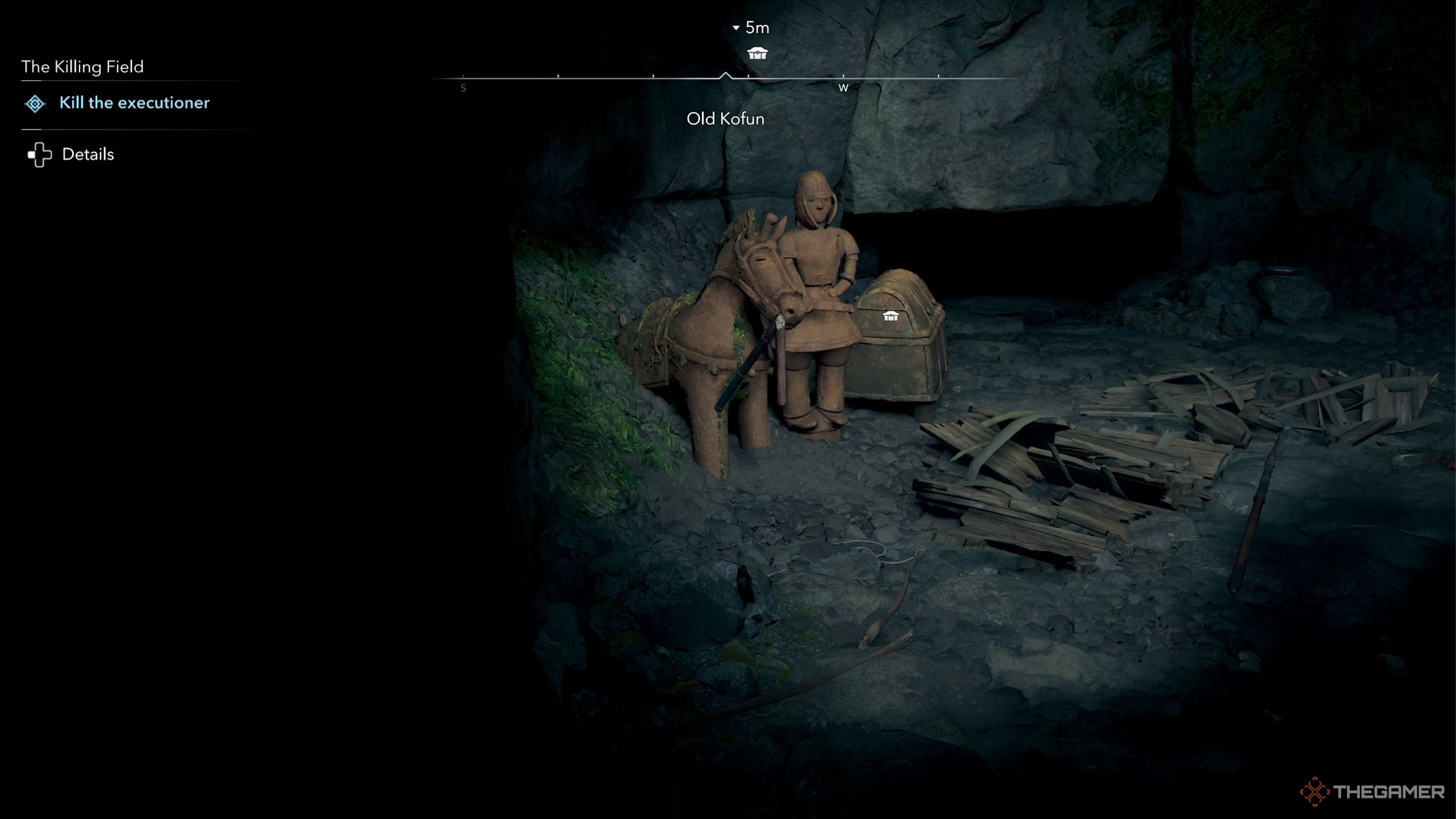Click the compass bar's W heading
Image resolution: width=1456 pixels, height=819 pixels.
[x=843, y=88]
